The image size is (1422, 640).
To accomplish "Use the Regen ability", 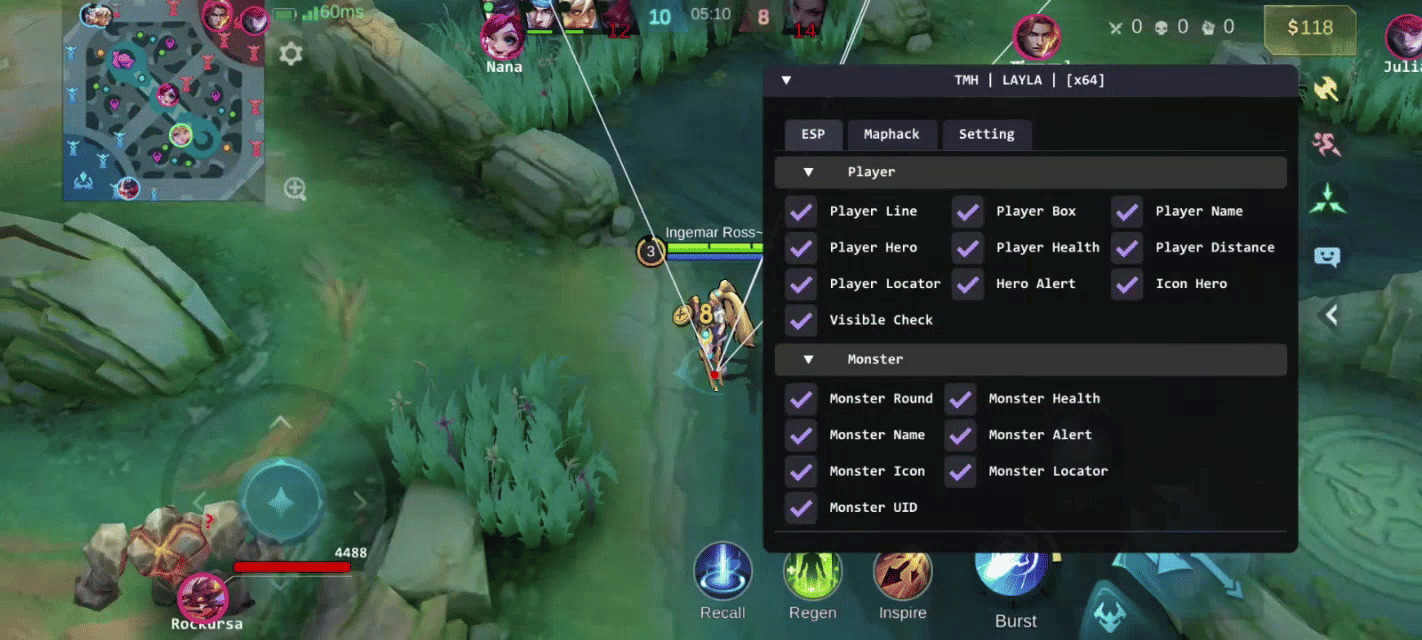I will click(x=812, y=572).
